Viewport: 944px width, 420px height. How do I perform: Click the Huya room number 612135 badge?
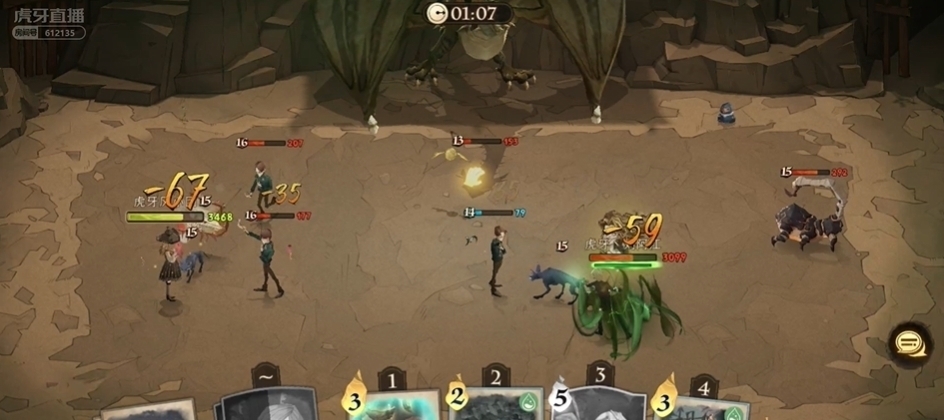(49, 32)
